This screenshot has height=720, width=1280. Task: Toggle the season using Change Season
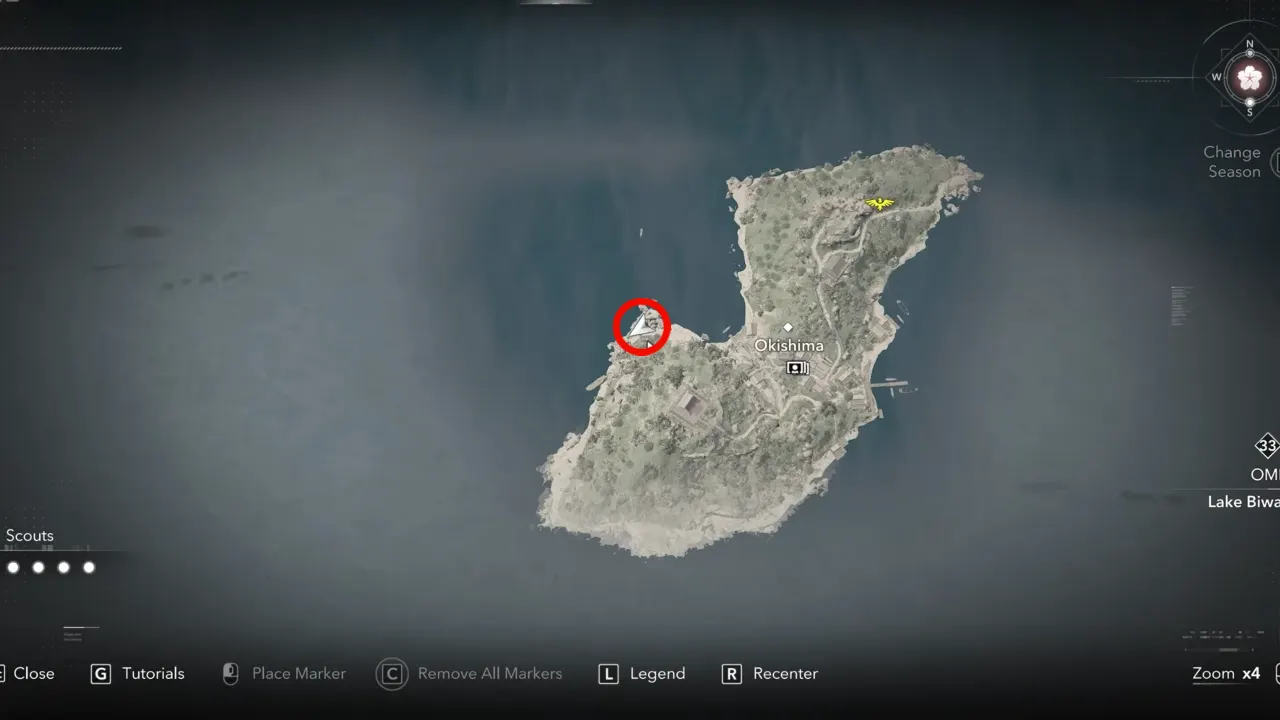[1231, 162]
